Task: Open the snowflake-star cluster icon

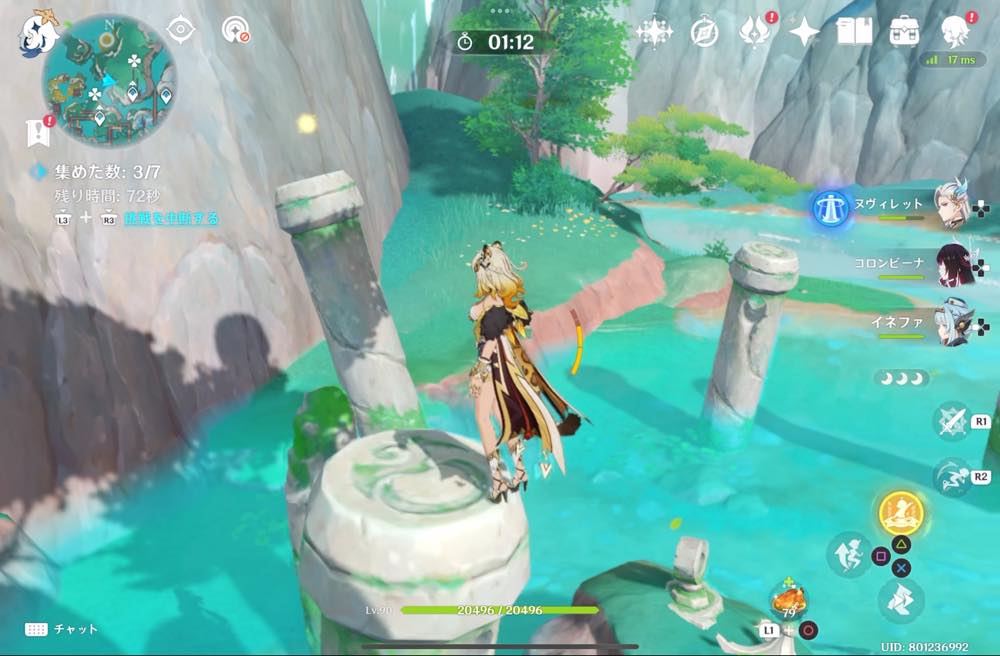Action: click(x=654, y=32)
